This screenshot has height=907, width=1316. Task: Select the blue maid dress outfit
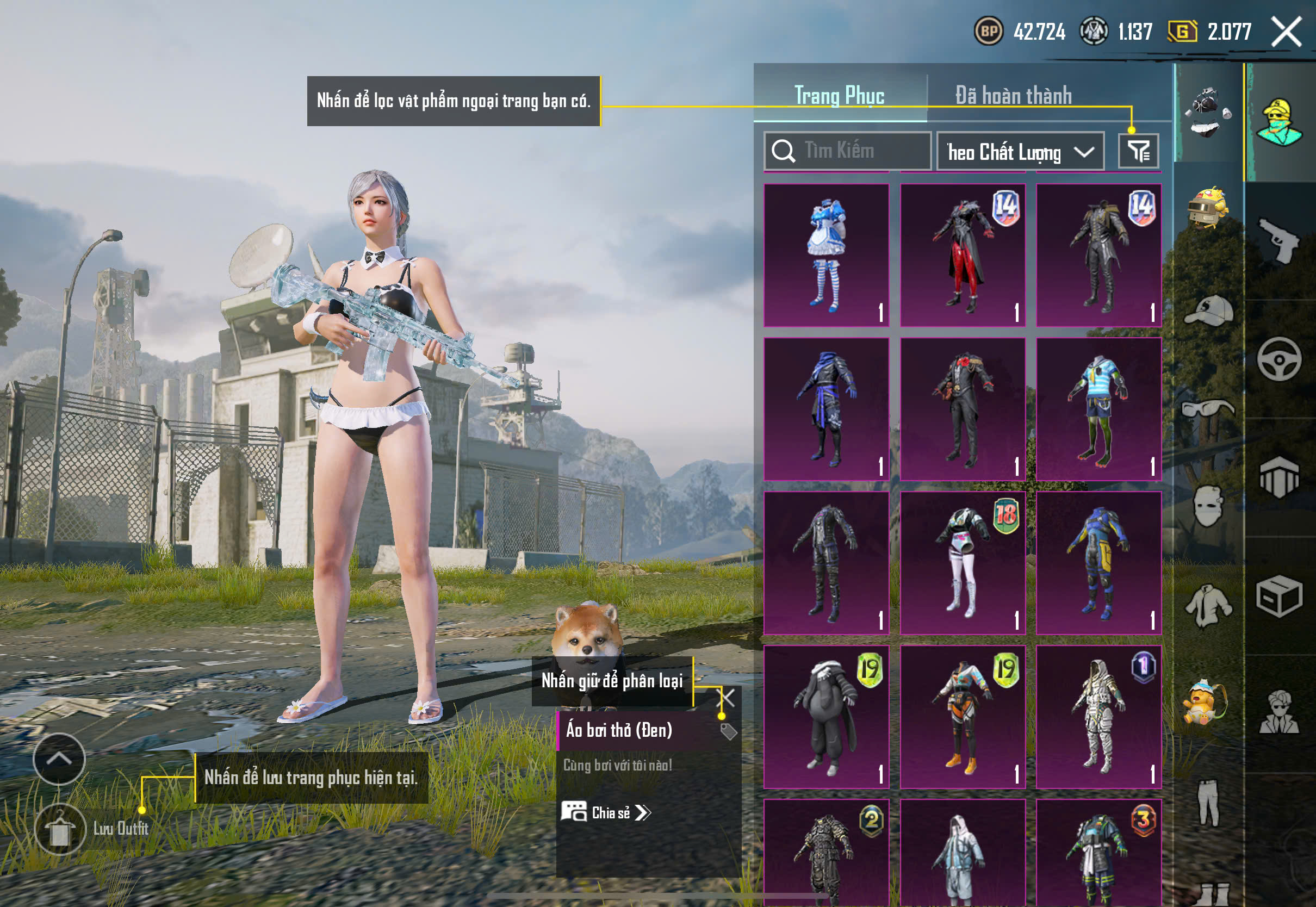point(826,255)
